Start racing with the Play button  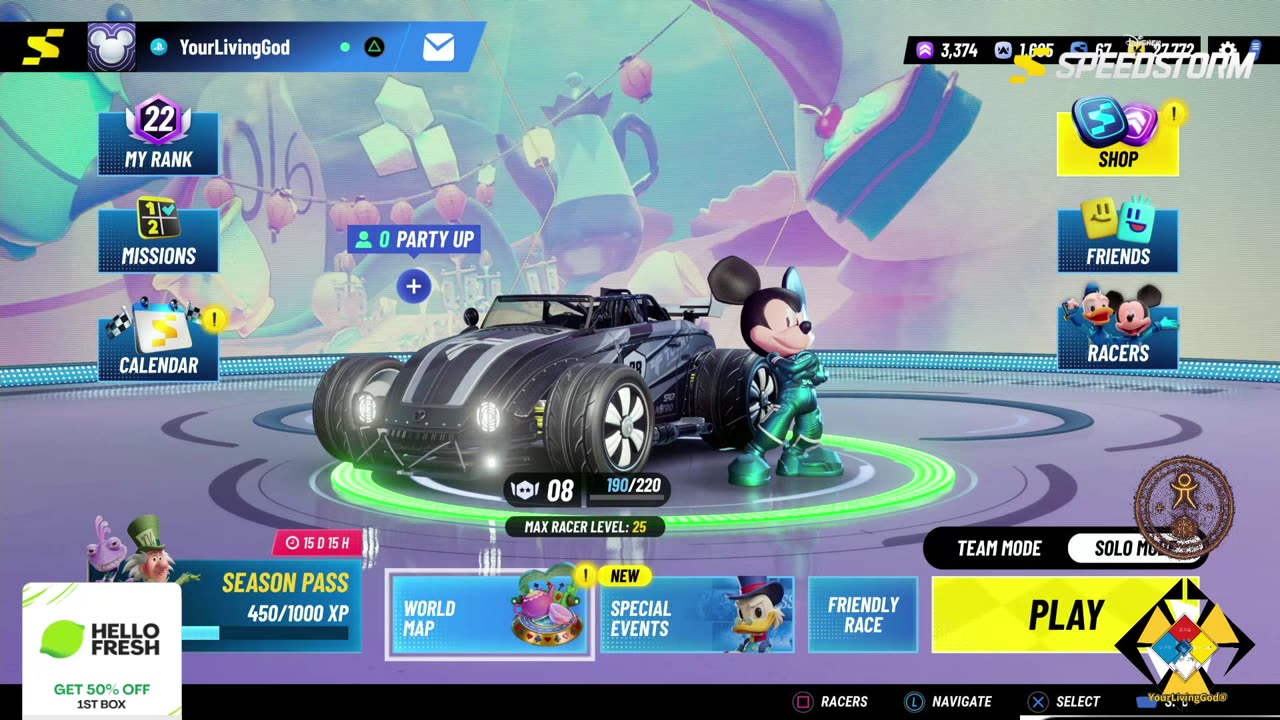point(1065,615)
